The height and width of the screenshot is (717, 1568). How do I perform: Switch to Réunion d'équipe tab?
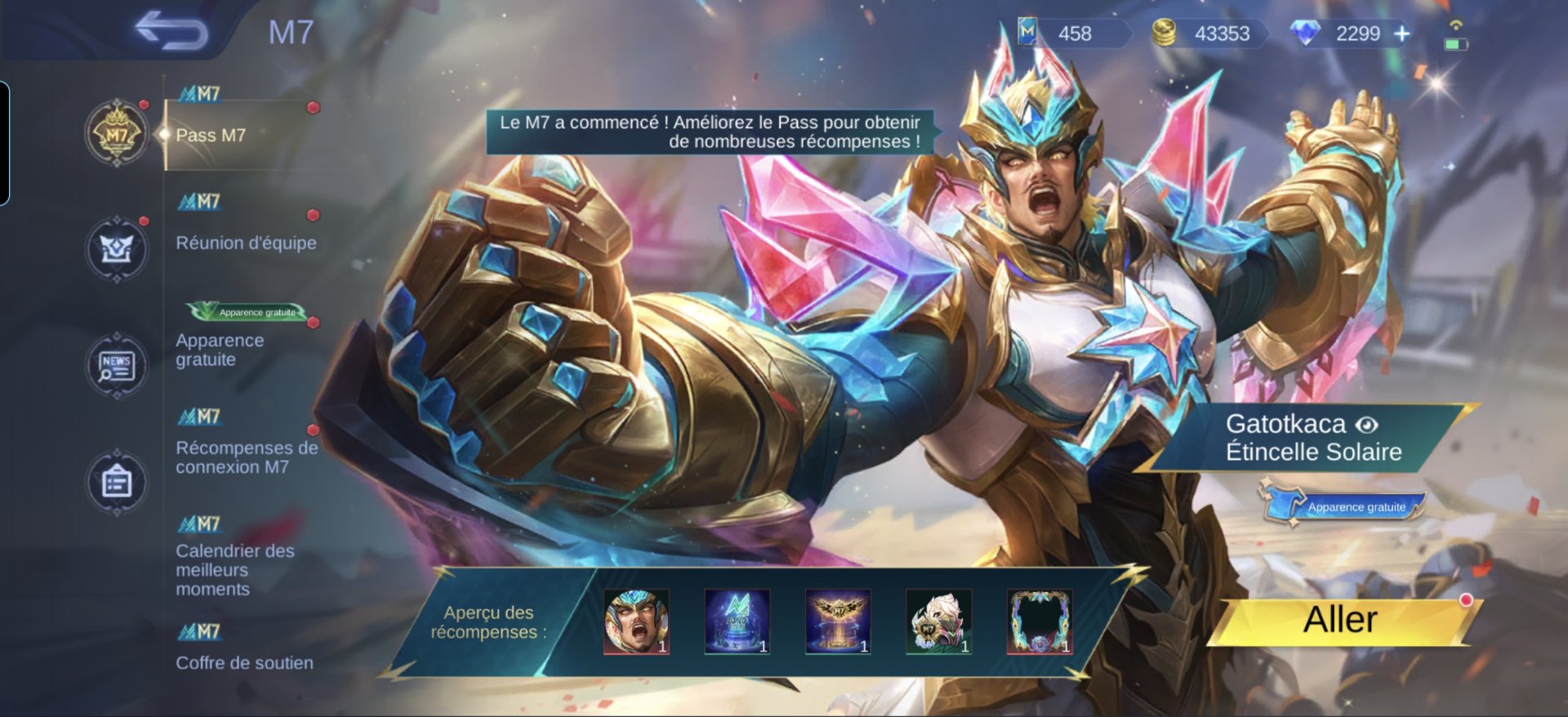[246, 243]
